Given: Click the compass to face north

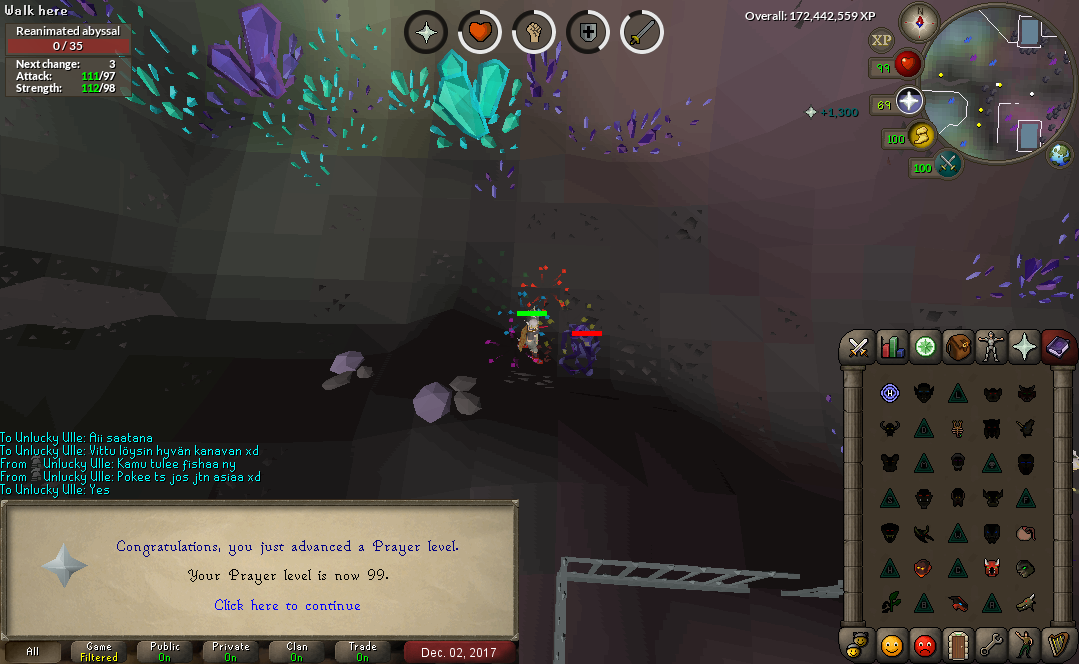Looking at the screenshot, I should (918, 22).
